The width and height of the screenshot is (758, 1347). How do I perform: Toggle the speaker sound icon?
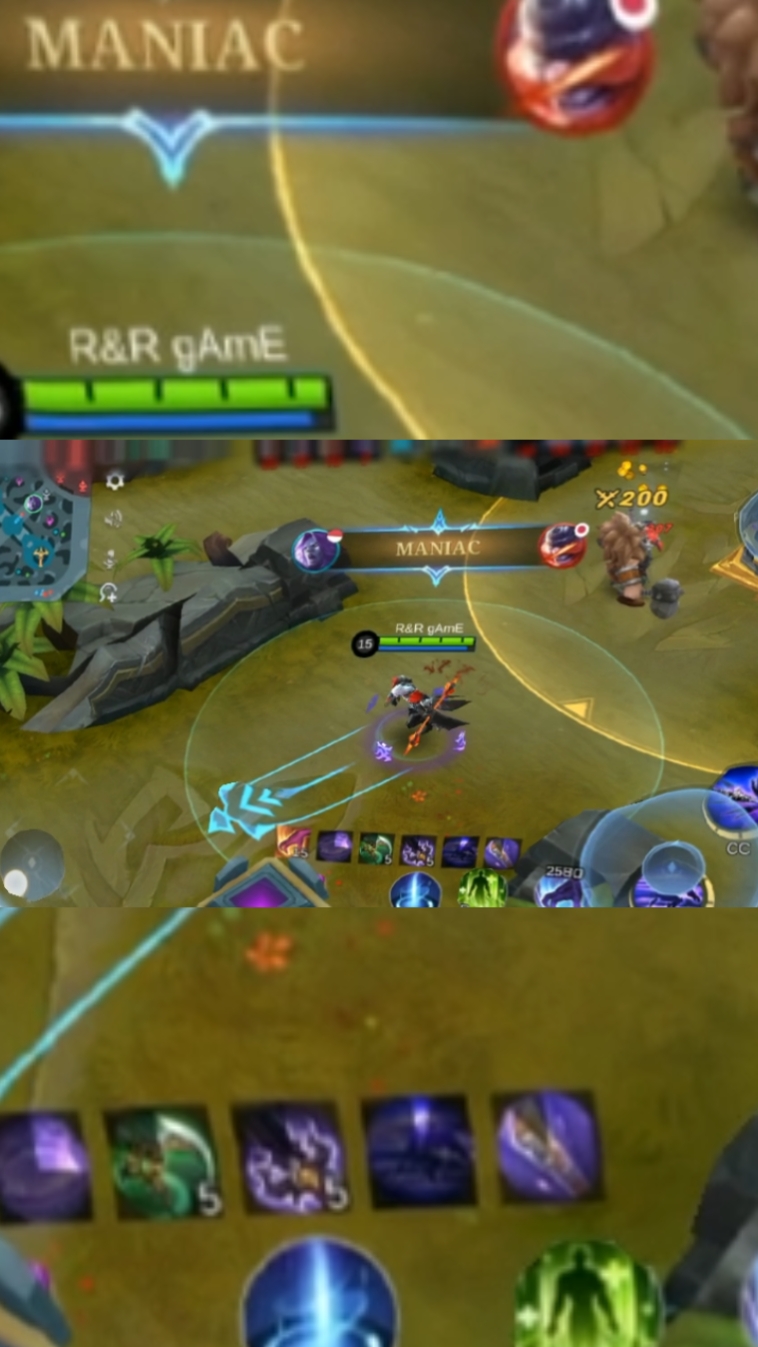[113, 518]
